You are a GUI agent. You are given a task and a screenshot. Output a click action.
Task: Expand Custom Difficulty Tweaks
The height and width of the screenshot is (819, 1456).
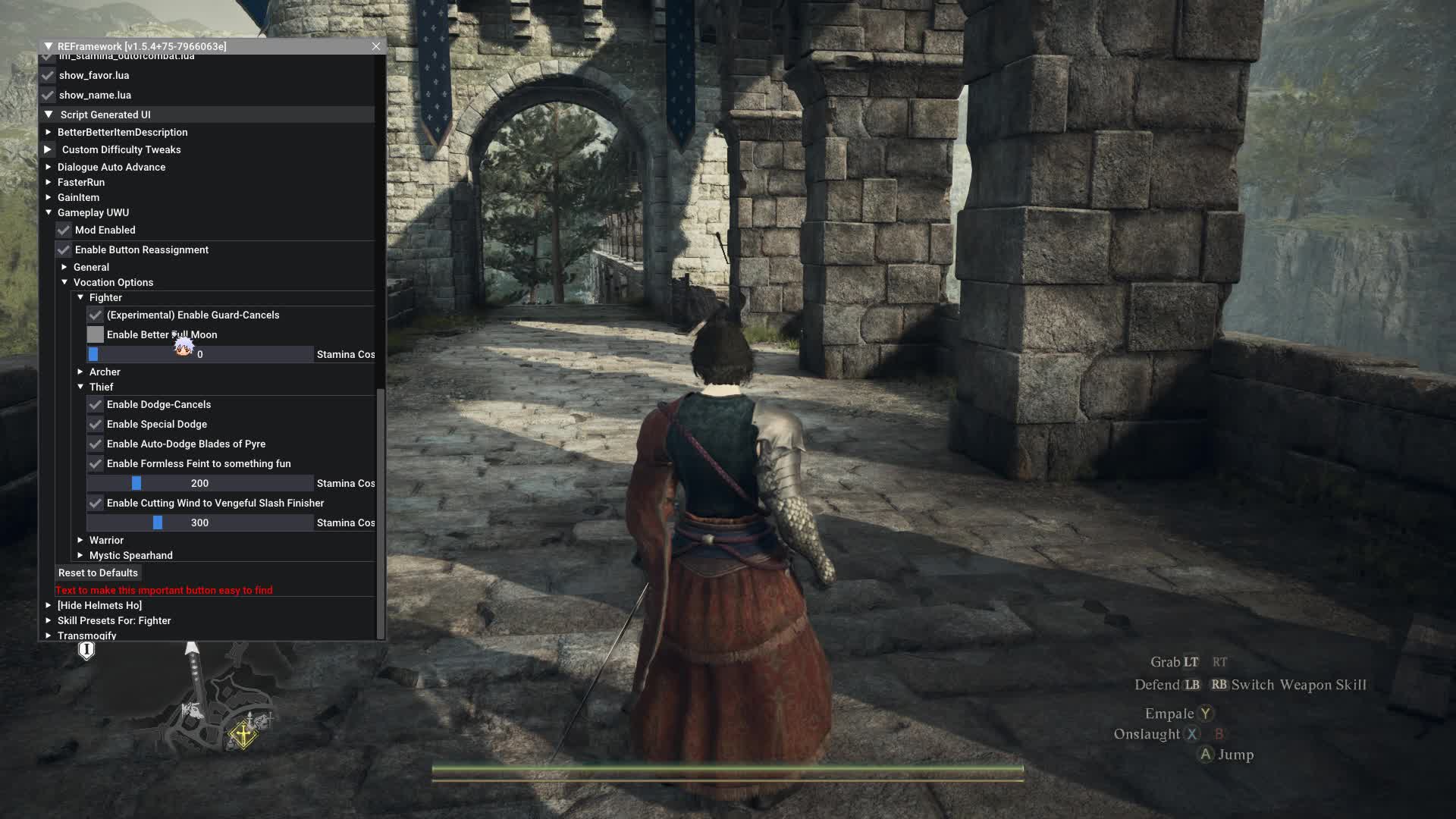48,149
